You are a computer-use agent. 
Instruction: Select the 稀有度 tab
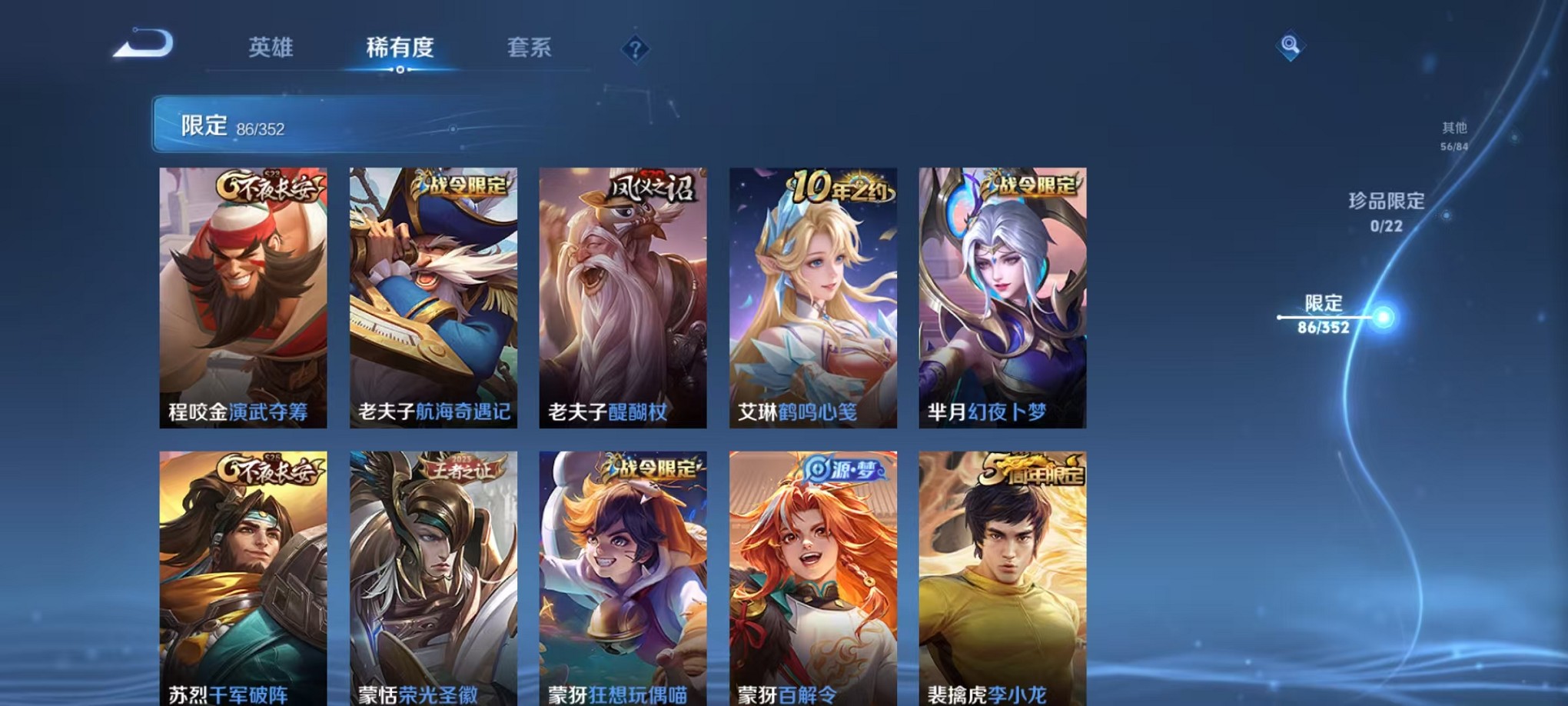point(400,48)
